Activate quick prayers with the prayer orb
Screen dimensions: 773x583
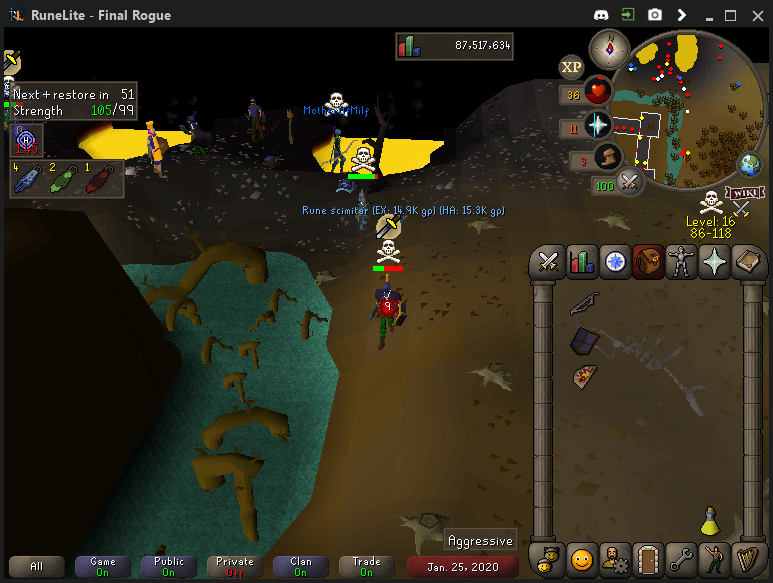[598, 125]
